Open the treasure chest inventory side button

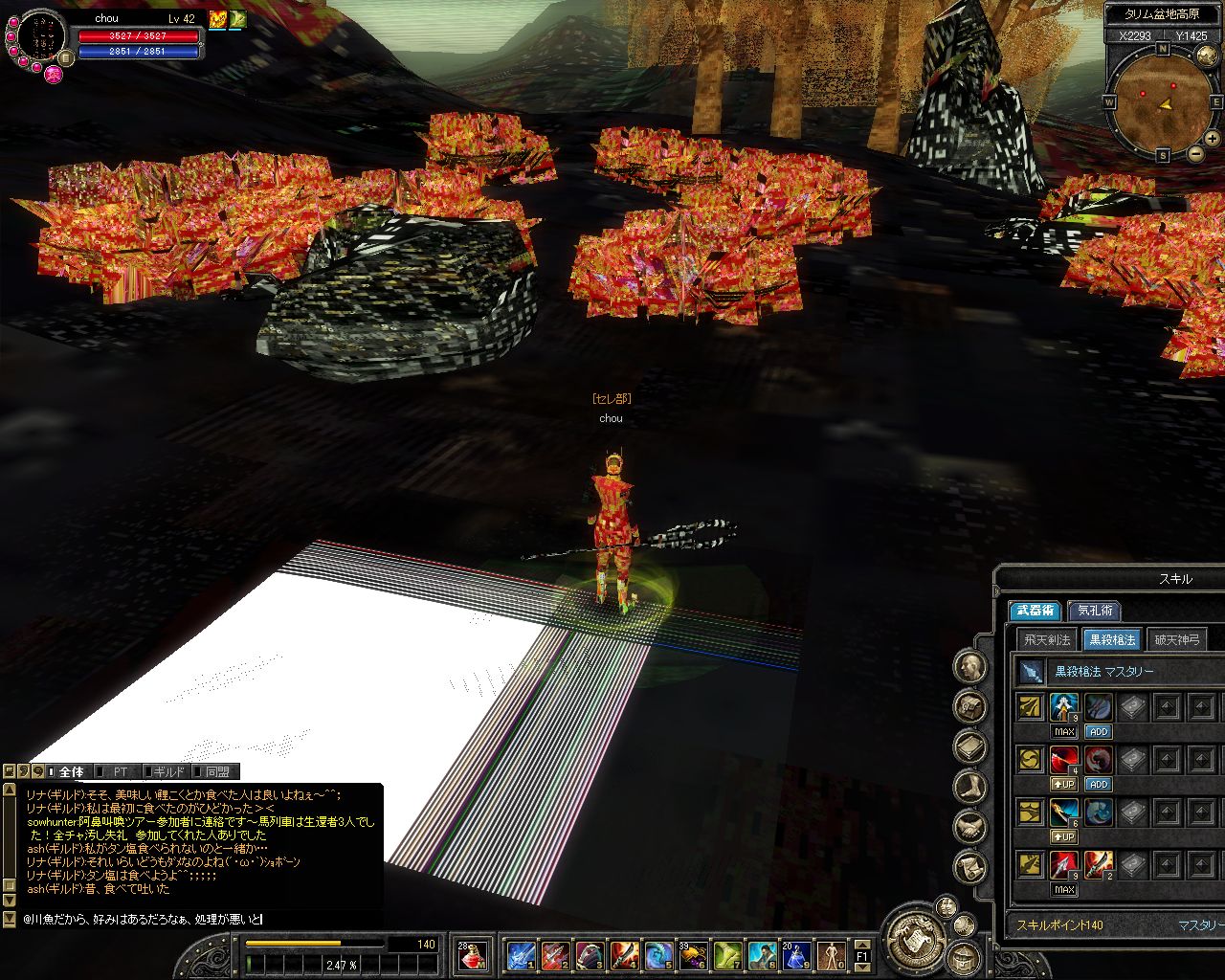(x=970, y=707)
